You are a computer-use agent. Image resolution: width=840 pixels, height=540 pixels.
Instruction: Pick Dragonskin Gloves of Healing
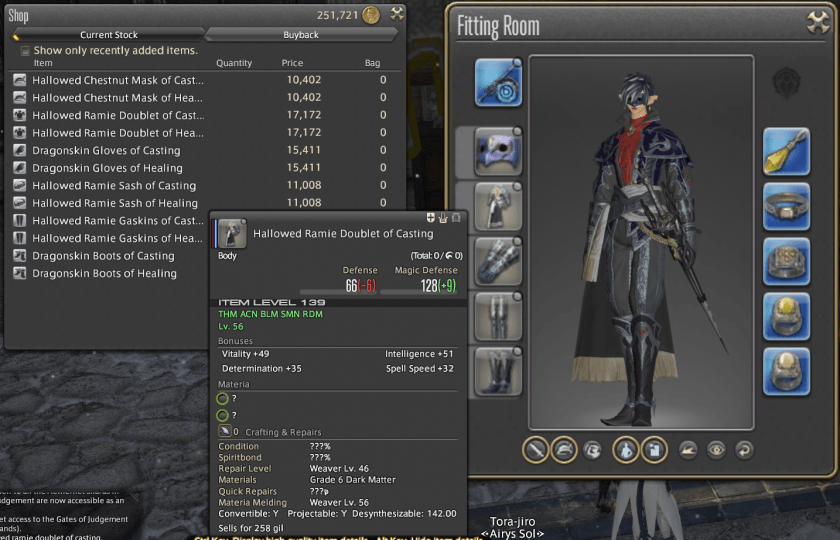point(107,168)
